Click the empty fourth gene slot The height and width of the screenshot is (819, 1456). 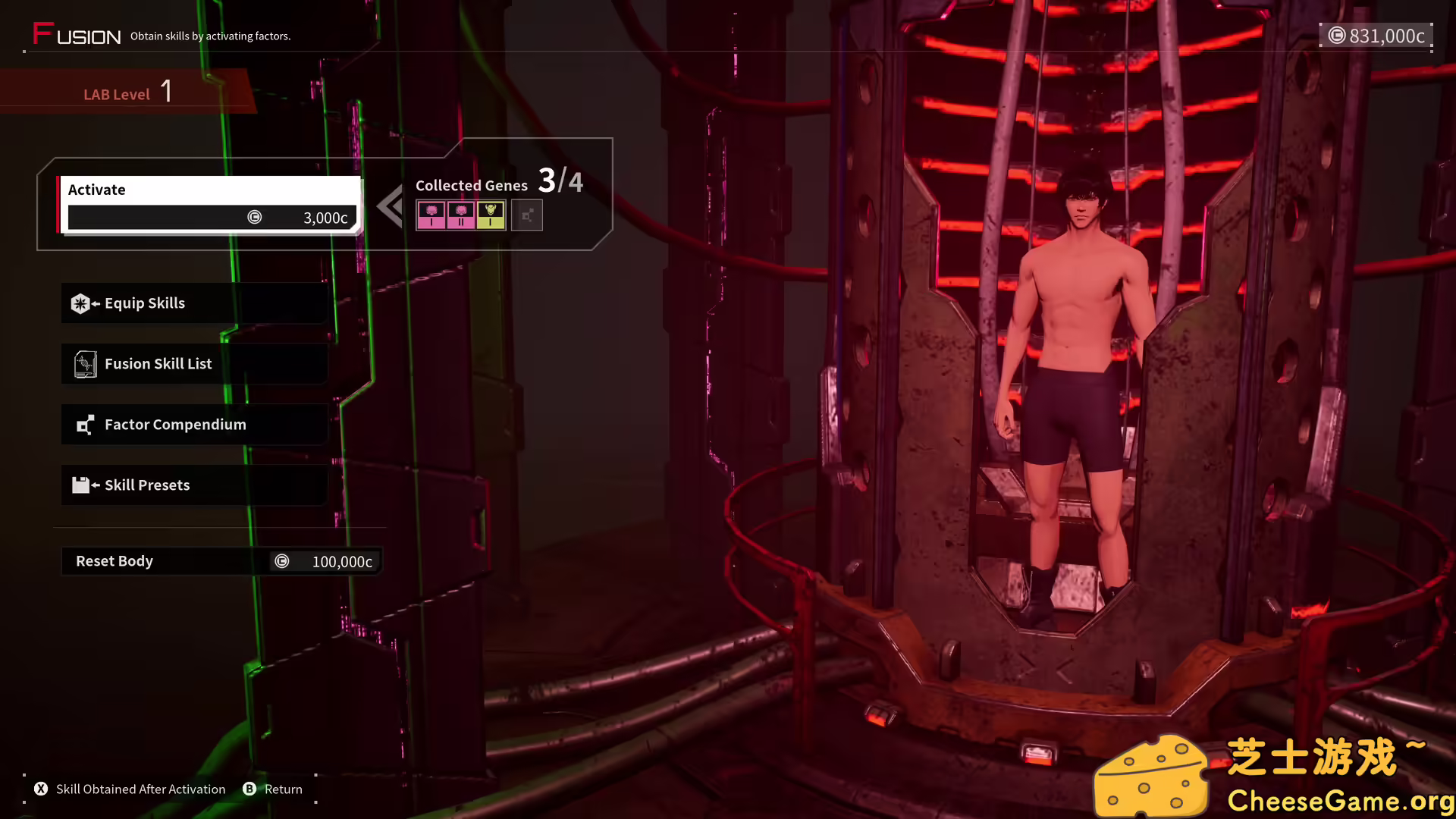[x=526, y=215]
